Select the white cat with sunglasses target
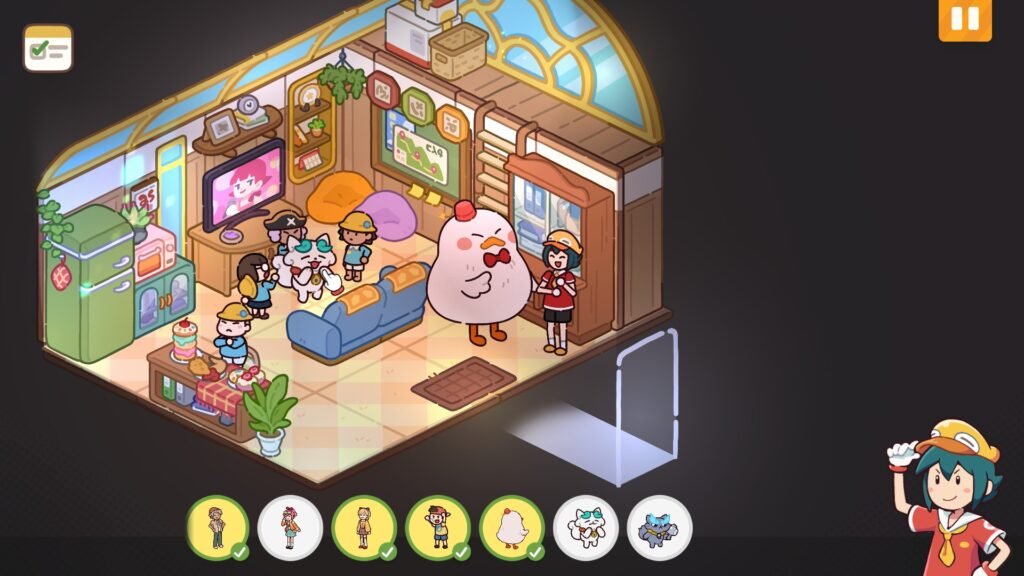Screen dimensions: 1024x576 586,527
